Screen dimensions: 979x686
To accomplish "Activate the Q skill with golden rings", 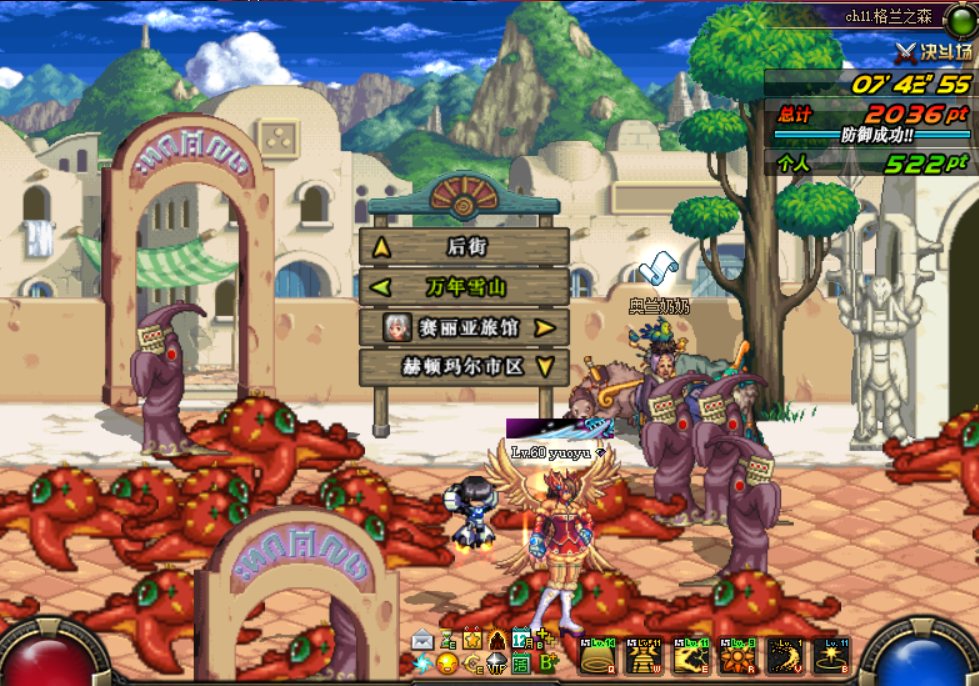I will pyautogui.click(x=598, y=656).
